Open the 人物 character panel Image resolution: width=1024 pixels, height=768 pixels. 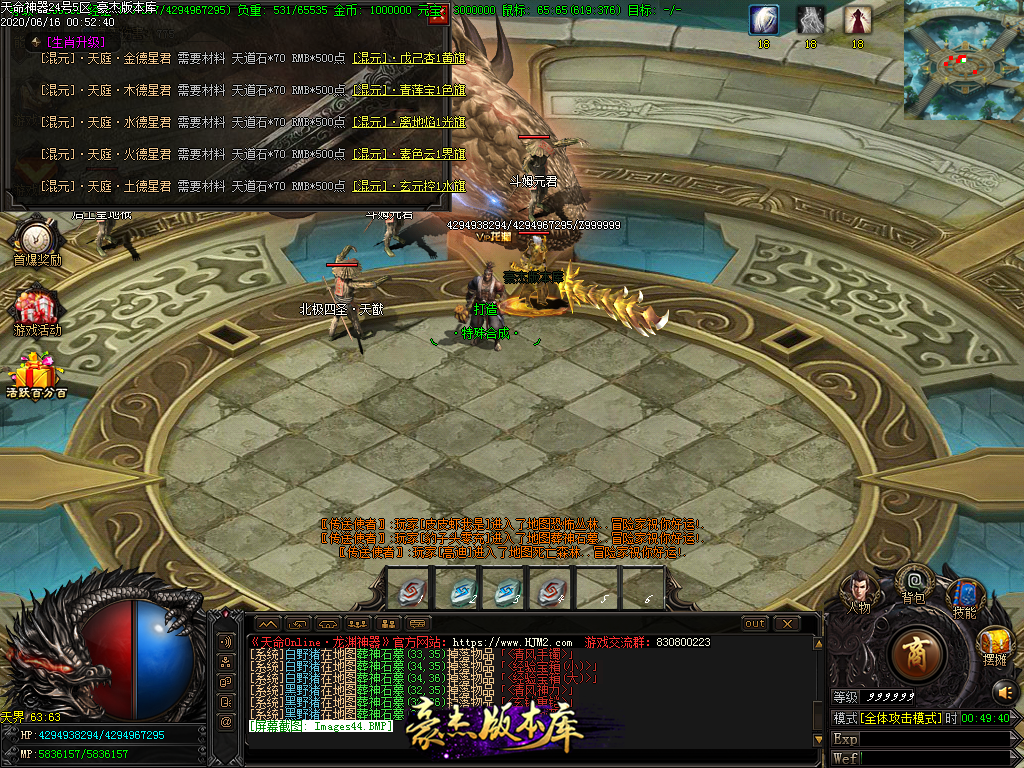[858, 588]
